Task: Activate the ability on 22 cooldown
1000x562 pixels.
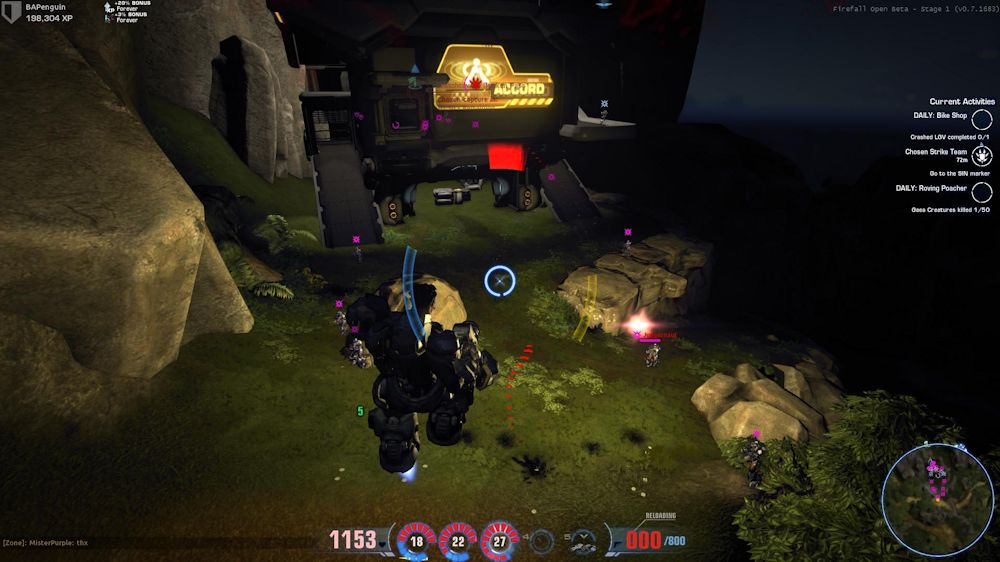Action: pos(458,541)
